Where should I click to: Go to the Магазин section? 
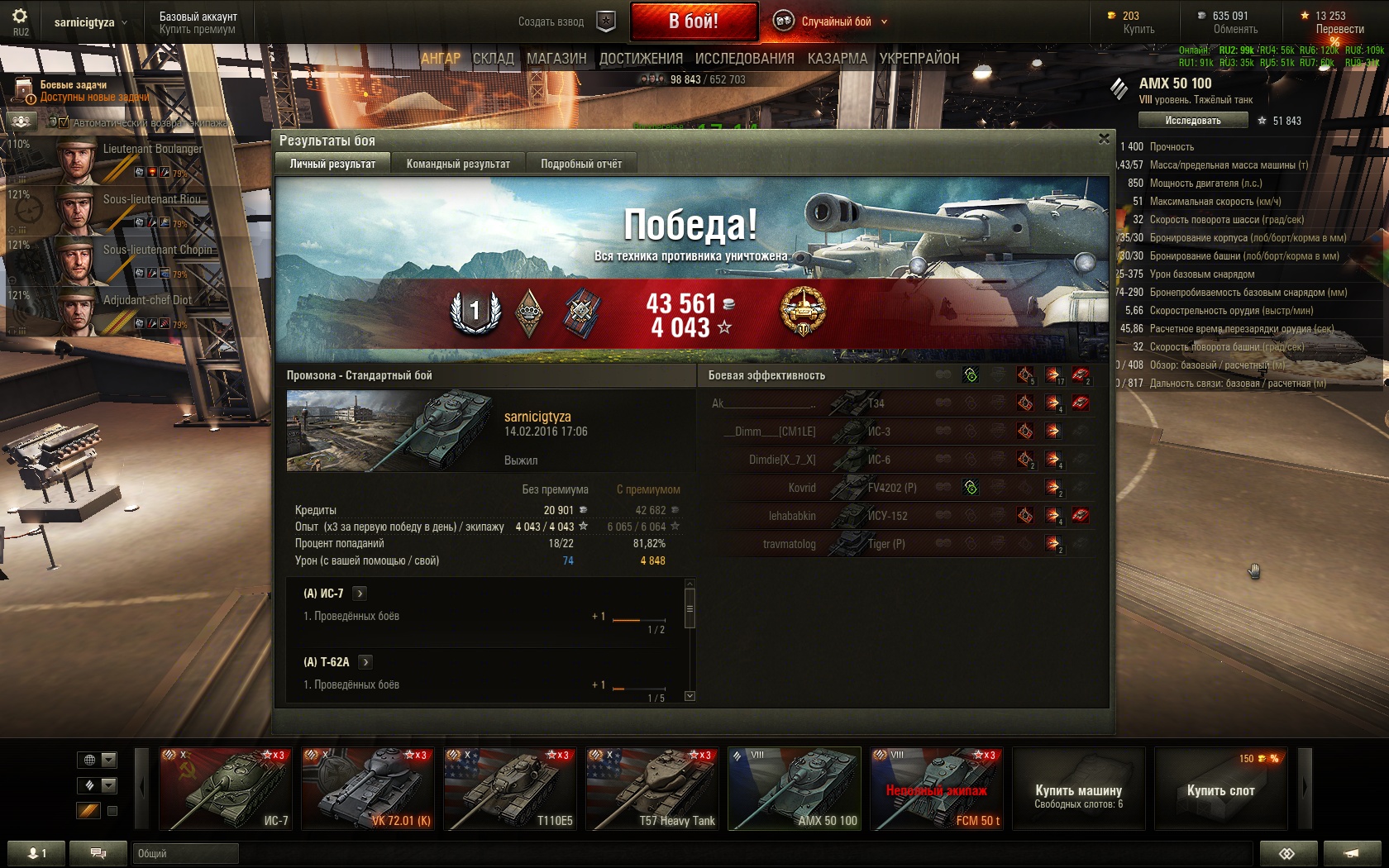tap(556, 59)
